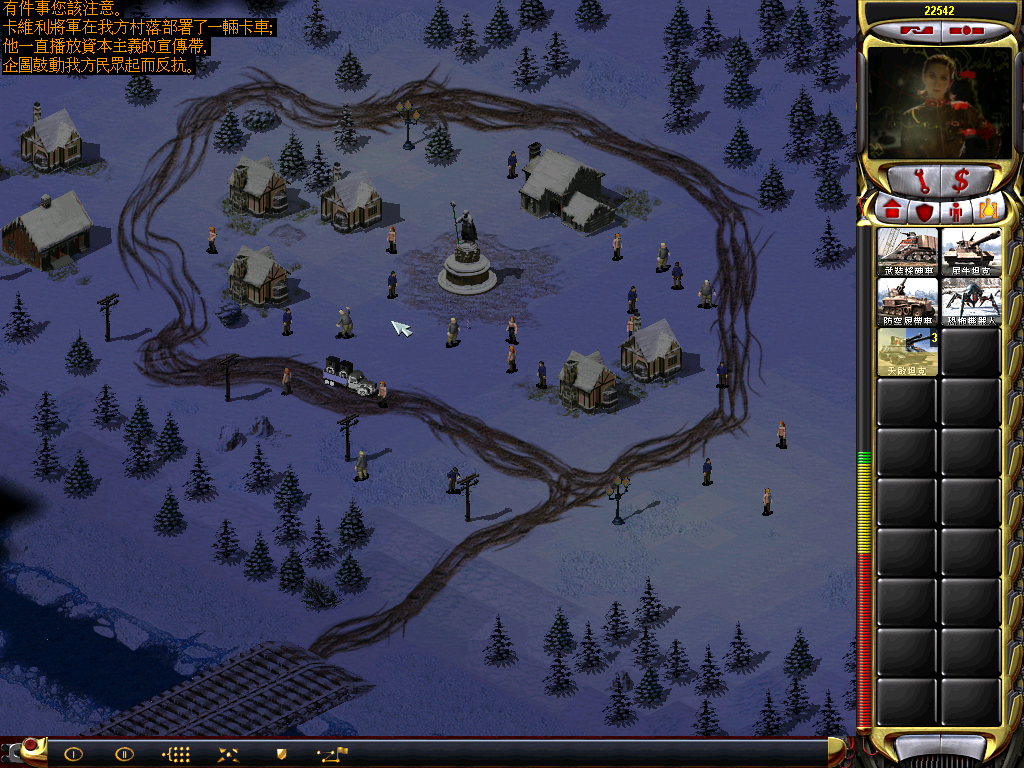Image resolution: width=1024 pixels, height=768 pixels.
Task: Activate the four-arrow deploy command icon
Action: (x=228, y=754)
